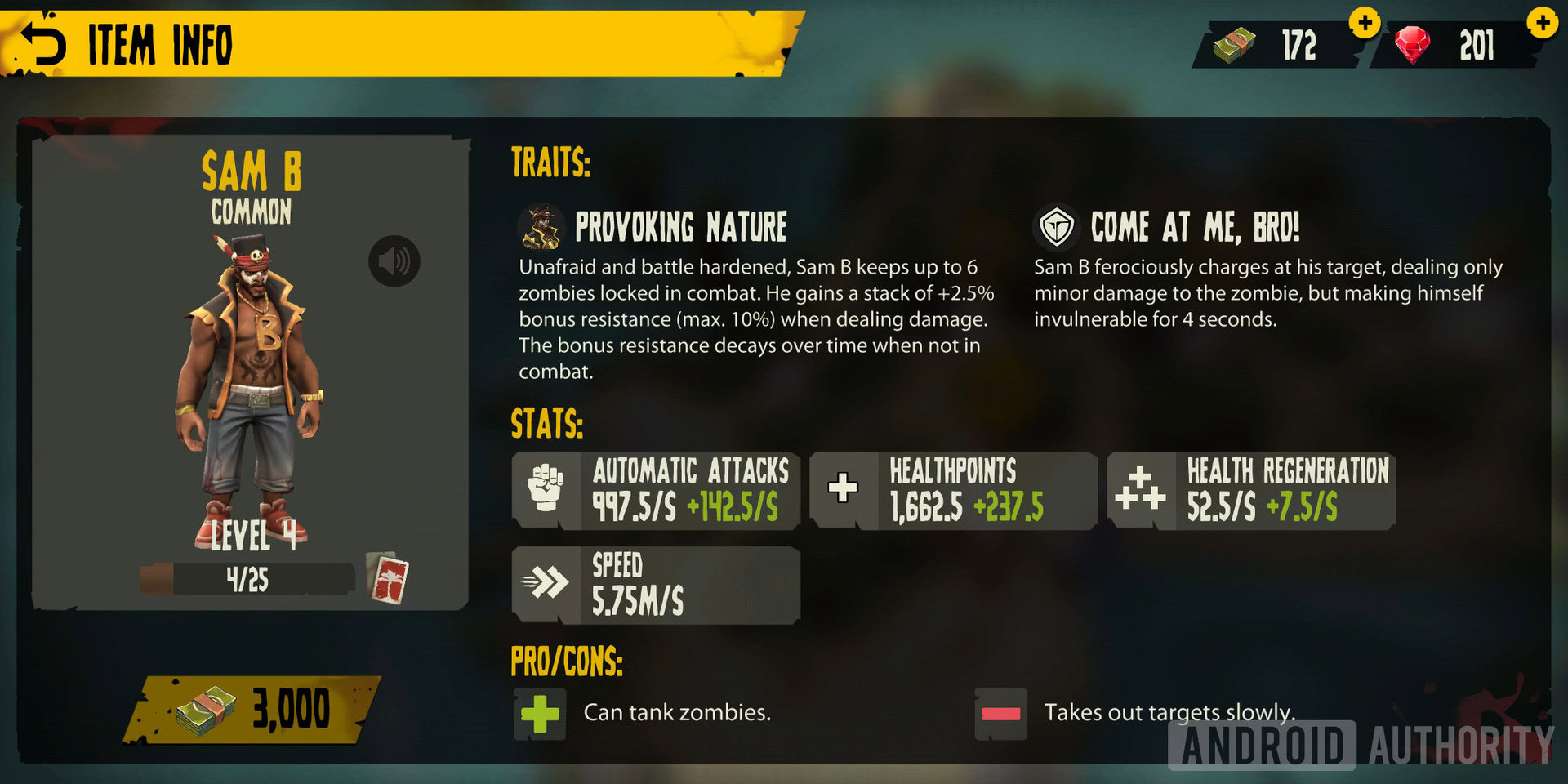Buy the upgrade for 3,000 cash
Screen dimensions: 1568x784
pyautogui.click(x=252, y=709)
